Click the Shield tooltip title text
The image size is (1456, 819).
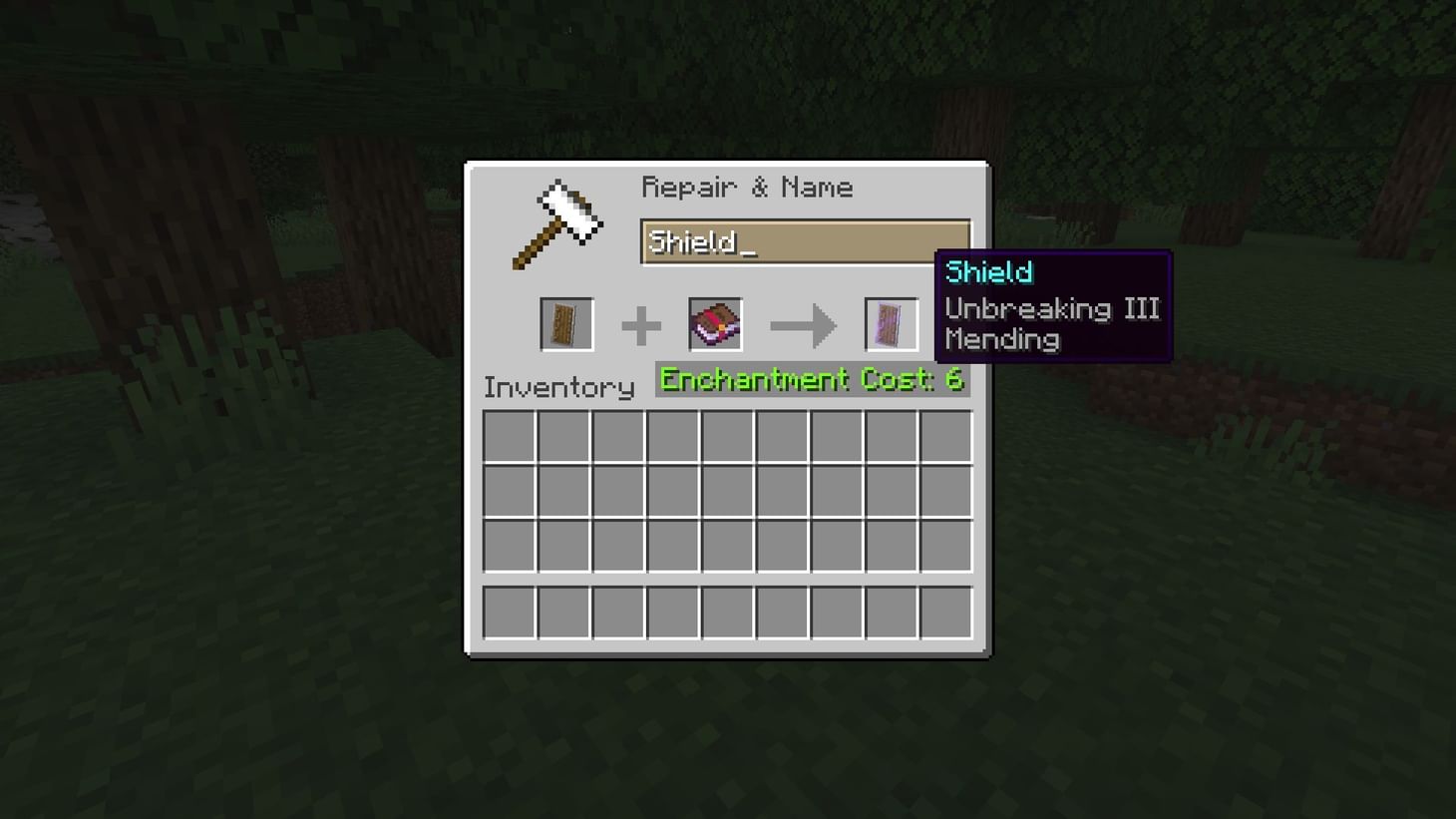(x=988, y=272)
